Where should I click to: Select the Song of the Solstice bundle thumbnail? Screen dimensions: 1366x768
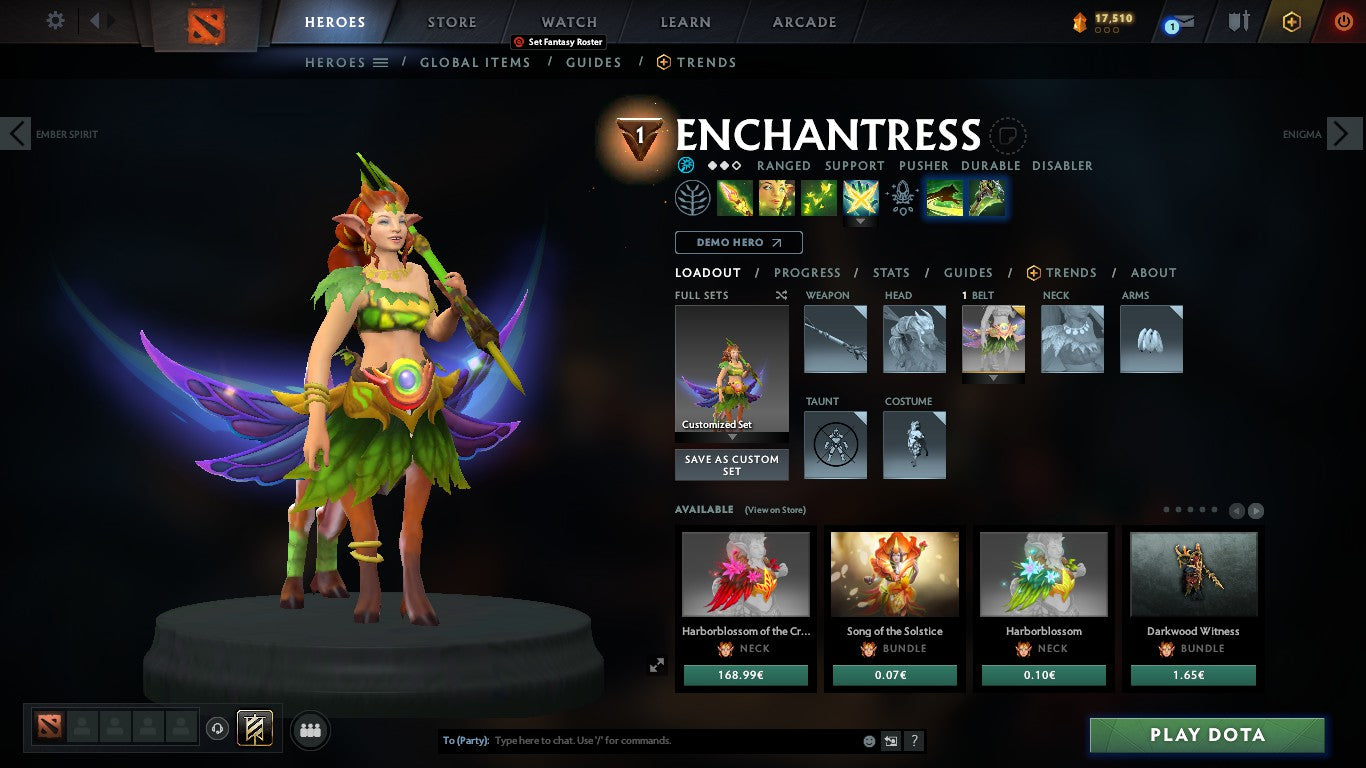coord(894,574)
